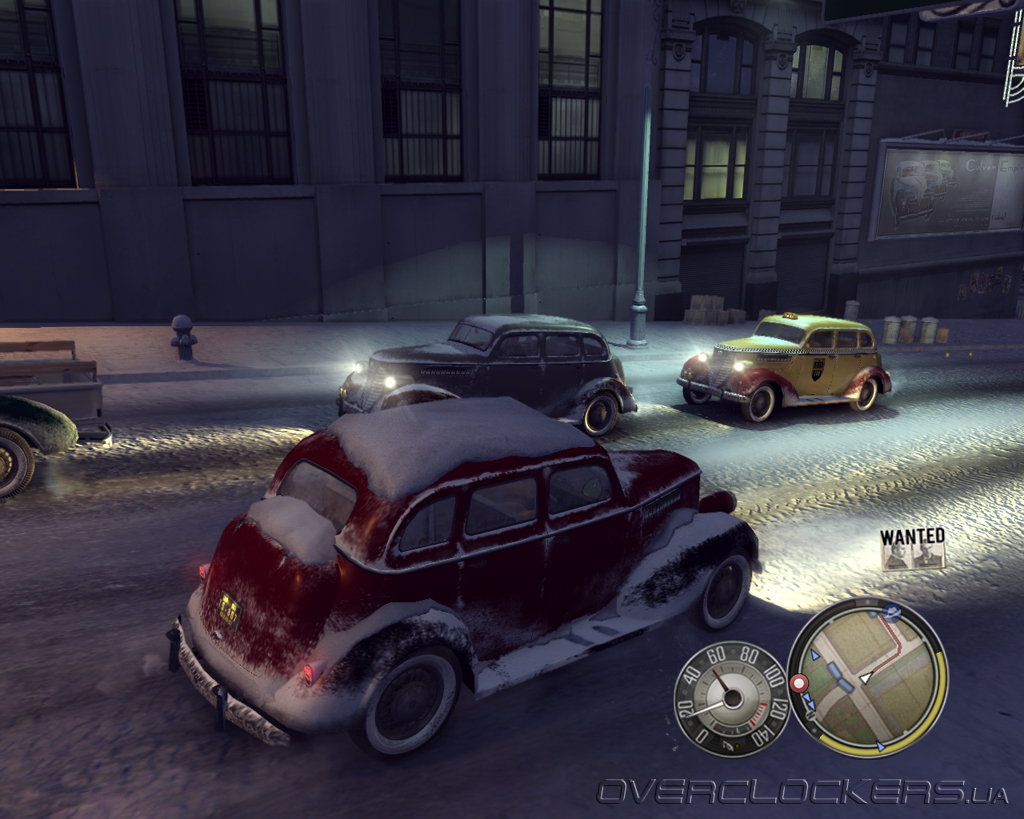Click the WANTED poster icon
1024x819 pixels.
pyautogui.click(x=912, y=550)
